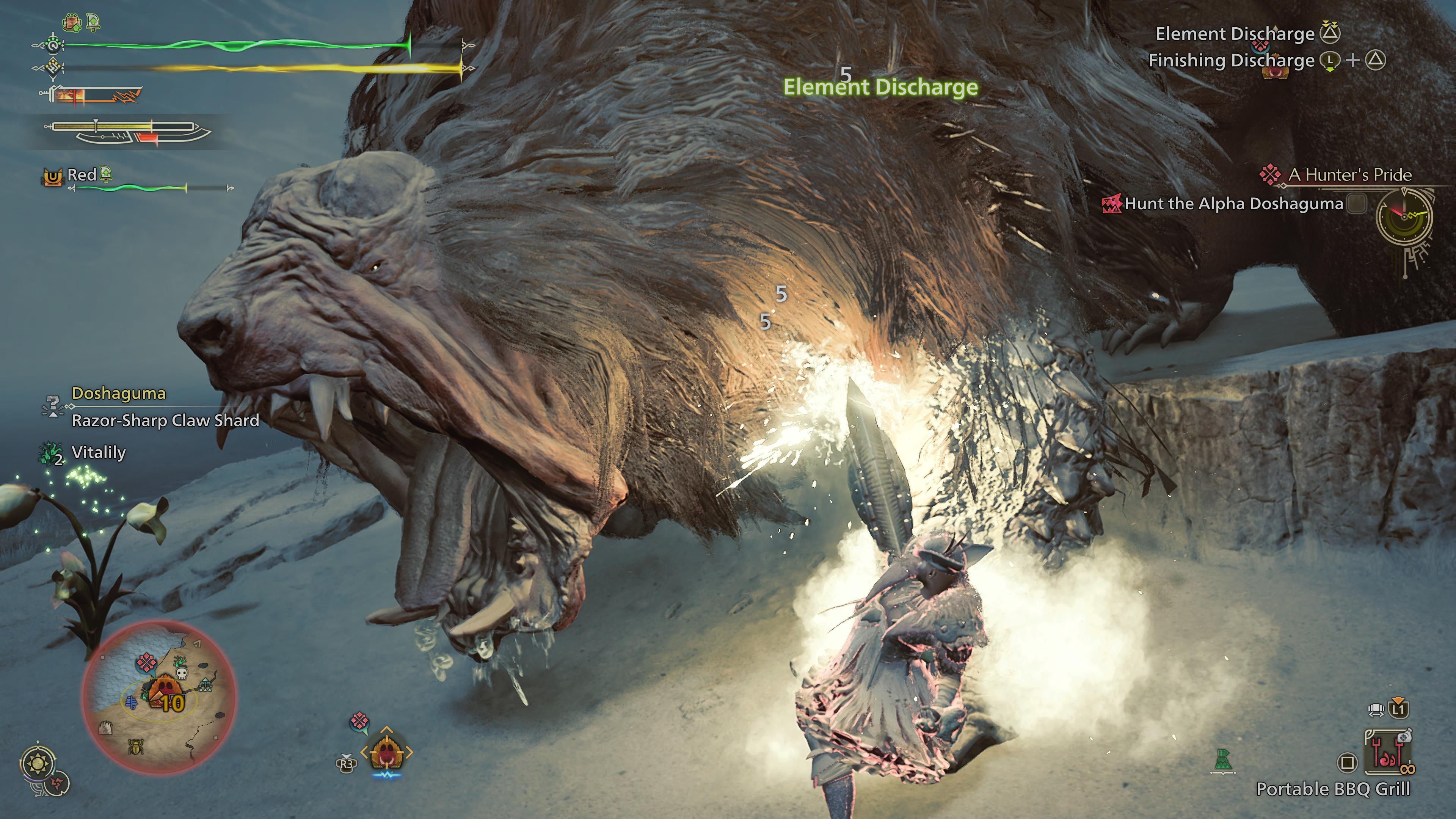Select the skull marker on the minimap
This screenshot has height=819, width=1456.
182,673
